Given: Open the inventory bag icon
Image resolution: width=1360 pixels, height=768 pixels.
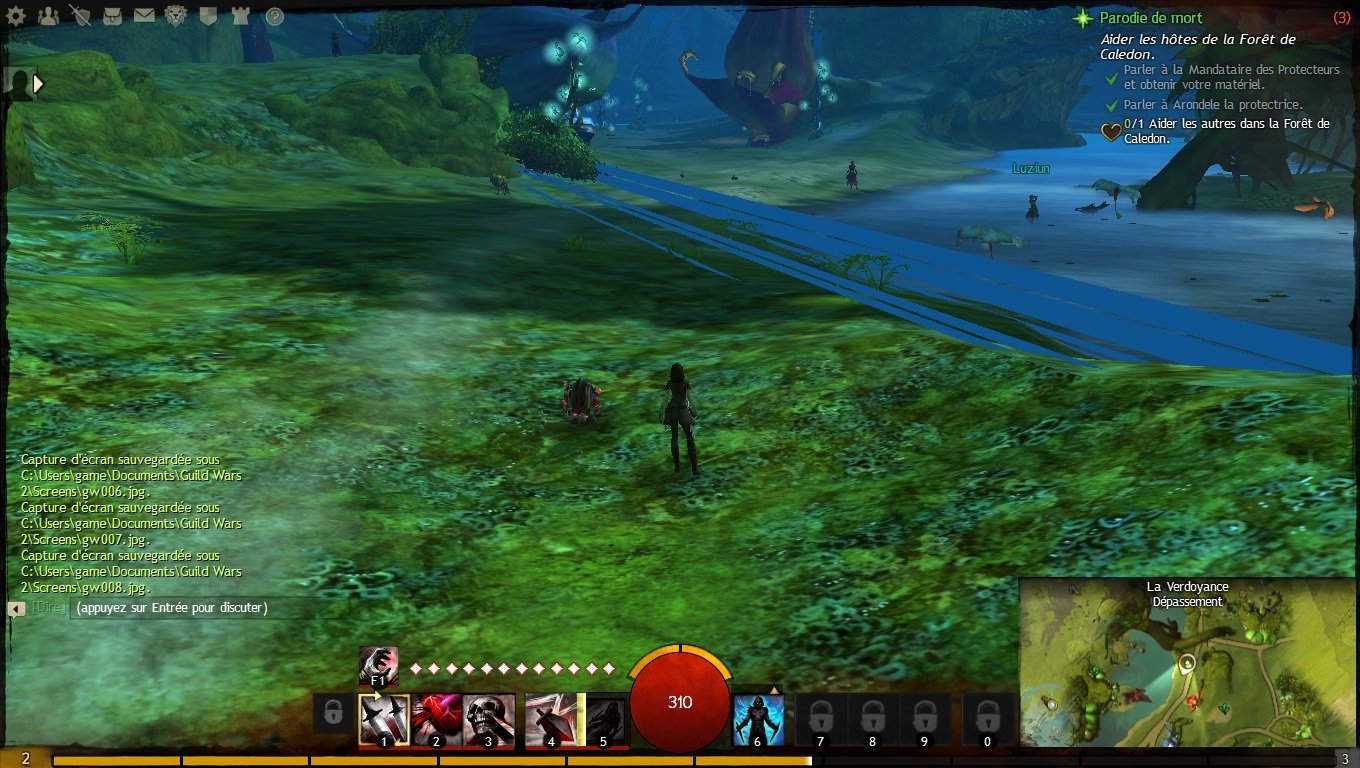Looking at the screenshot, I should (x=113, y=16).
